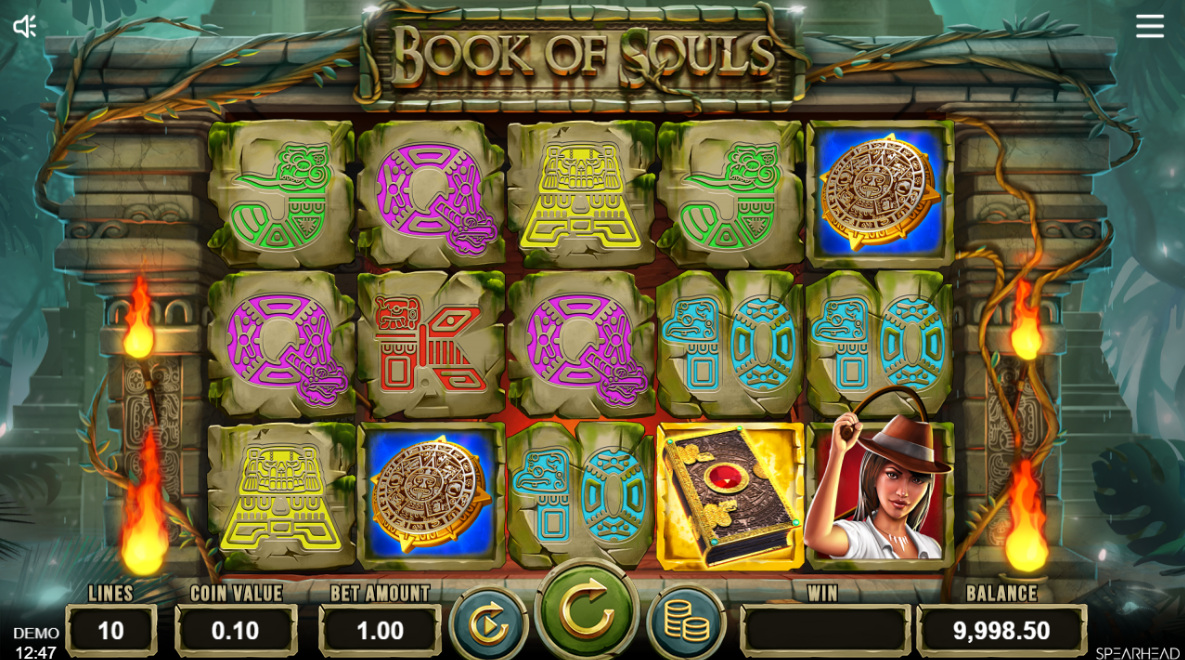
Task: Open the autoplay options button
Action: pyautogui.click(x=488, y=626)
